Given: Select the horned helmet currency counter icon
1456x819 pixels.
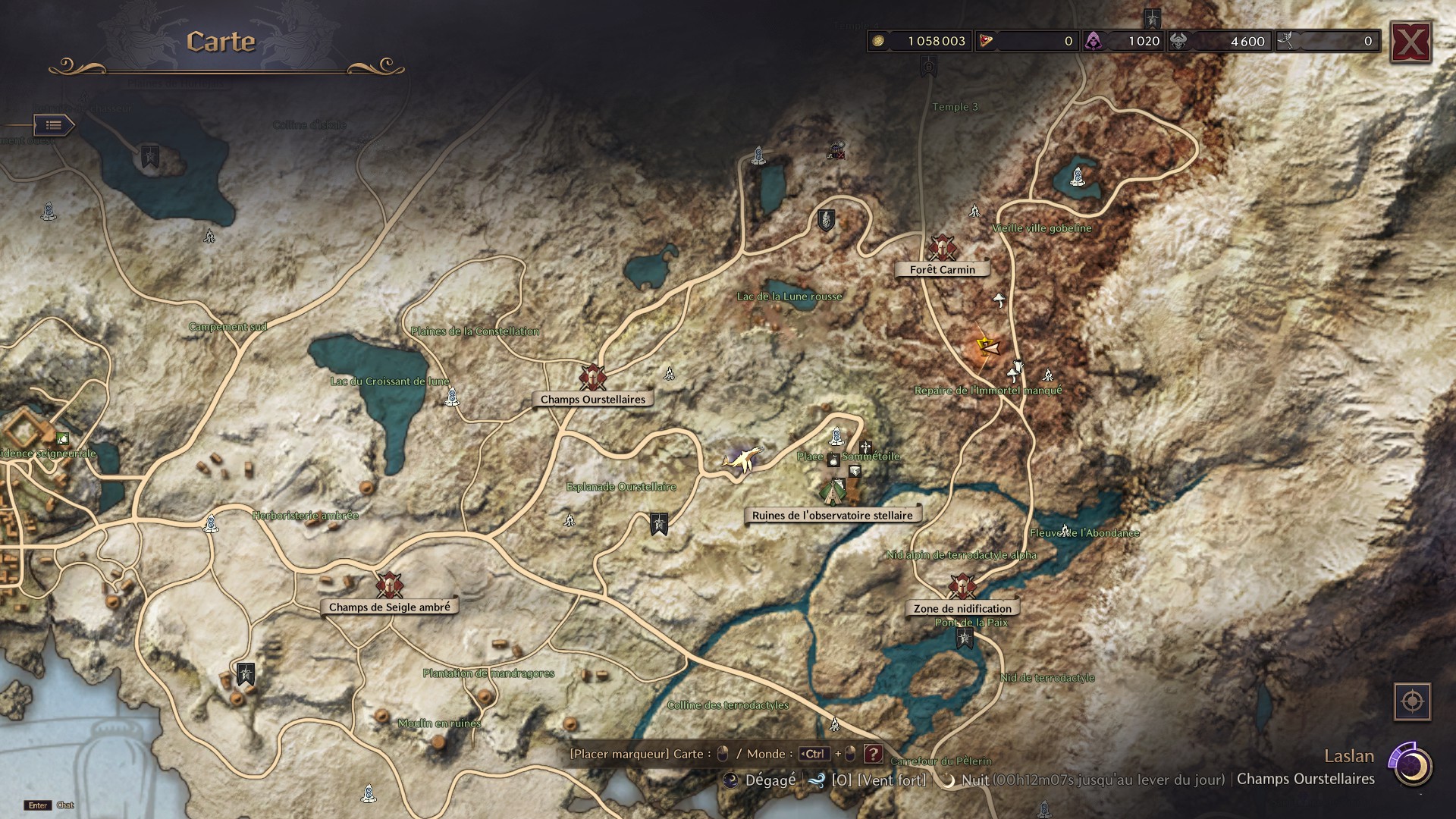Looking at the screenshot, I should (x=1181, y=40).
